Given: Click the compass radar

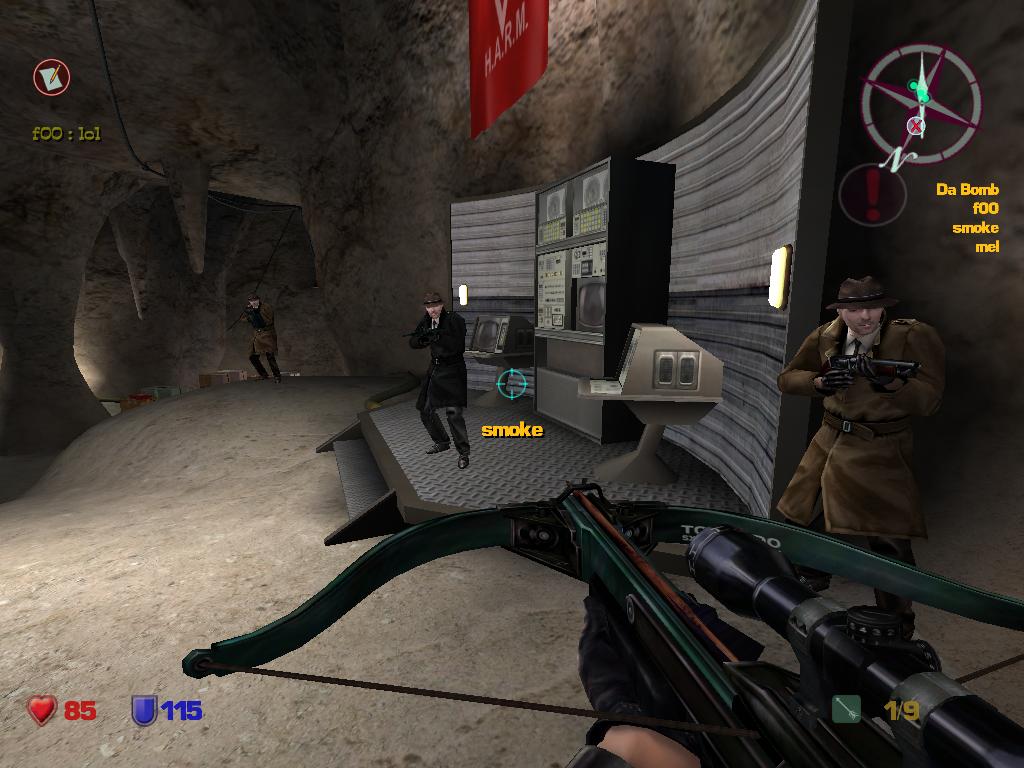Looking at the screenshot, I should [920, 105].
